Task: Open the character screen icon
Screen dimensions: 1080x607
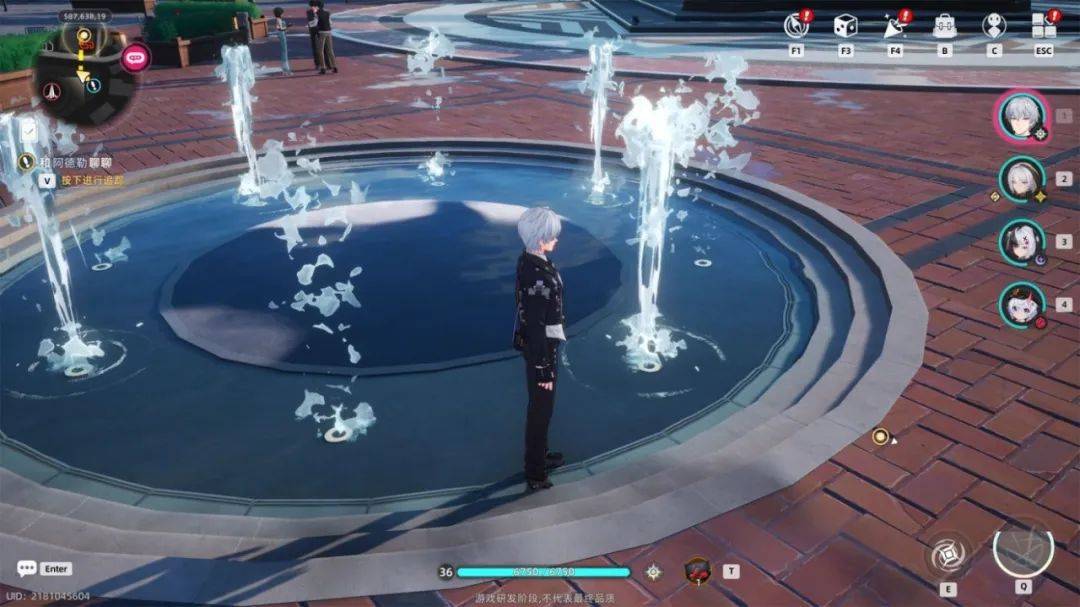Action: (x=993, y=26)
